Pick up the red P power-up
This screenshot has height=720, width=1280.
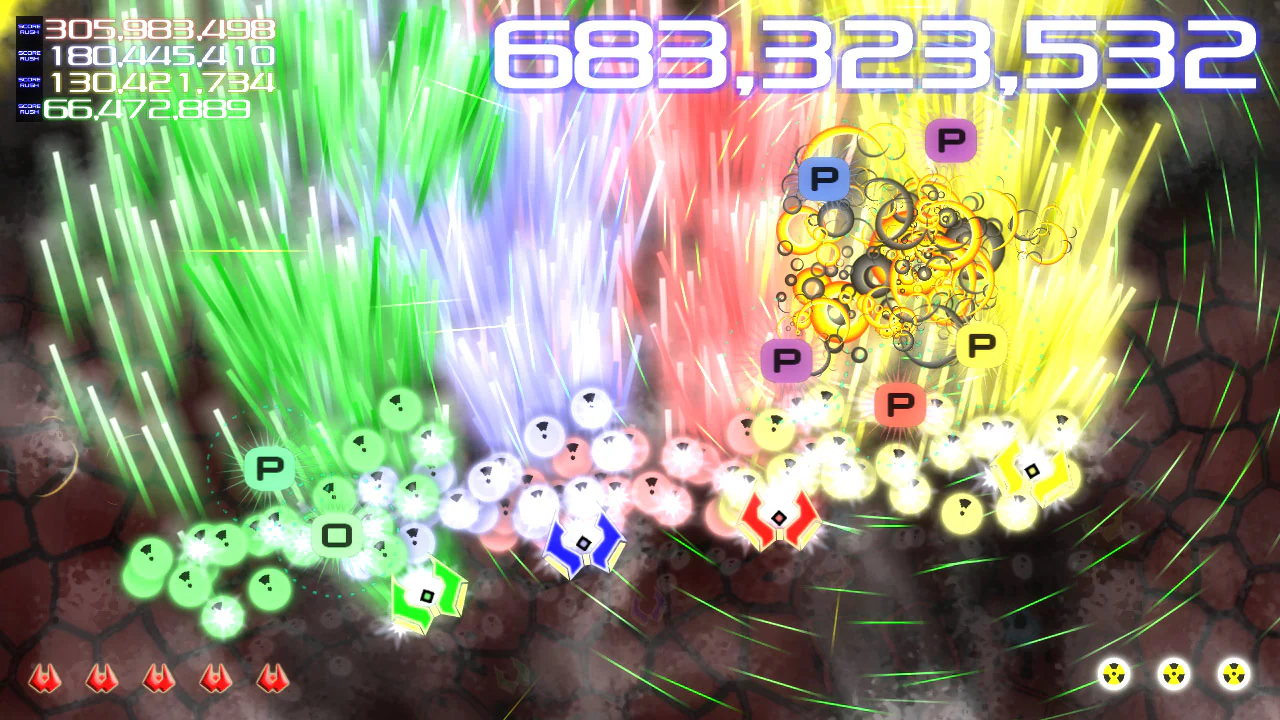[900, 405]
